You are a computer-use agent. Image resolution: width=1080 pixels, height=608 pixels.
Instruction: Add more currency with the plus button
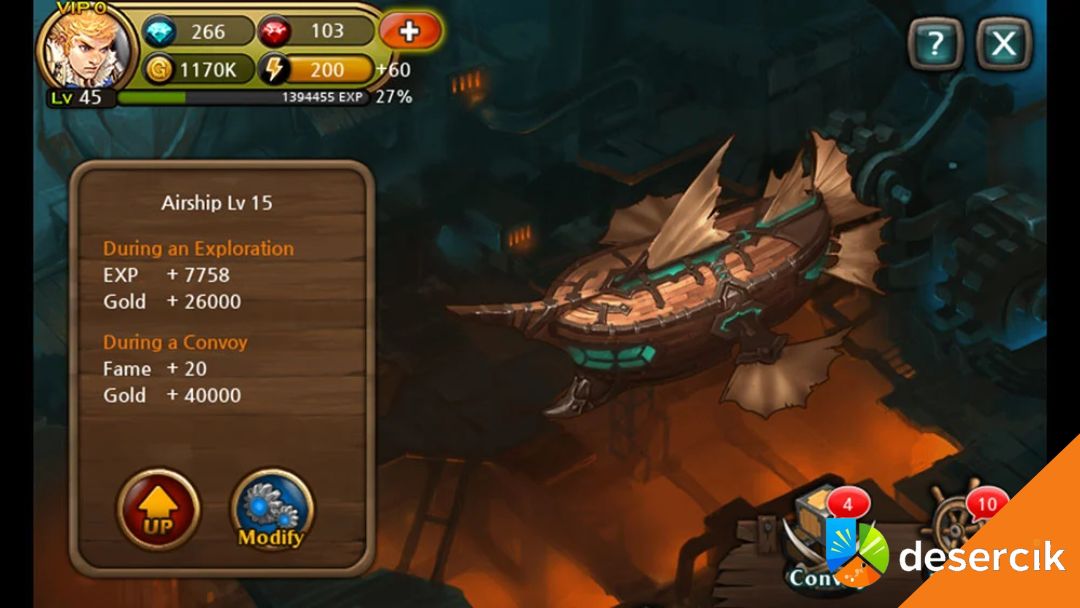pos(410,31)
